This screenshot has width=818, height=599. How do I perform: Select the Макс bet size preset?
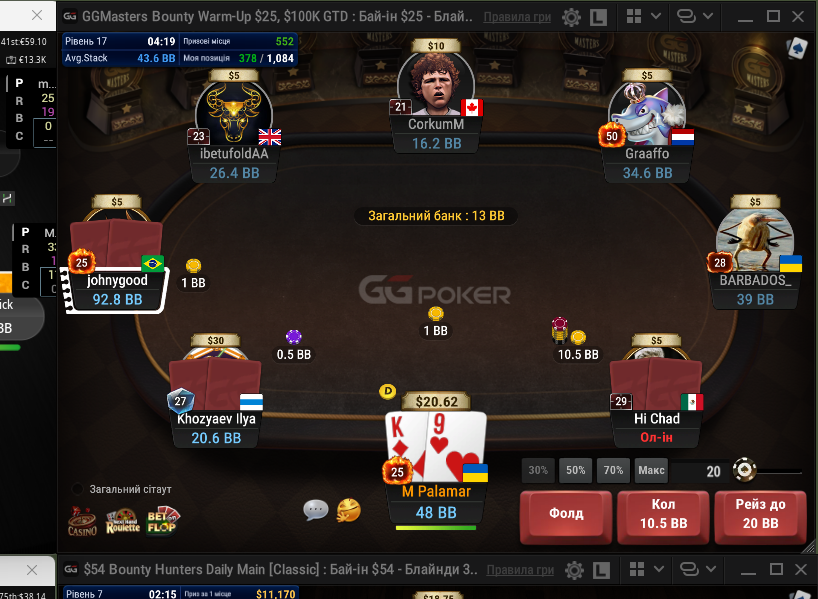(651, 470)
